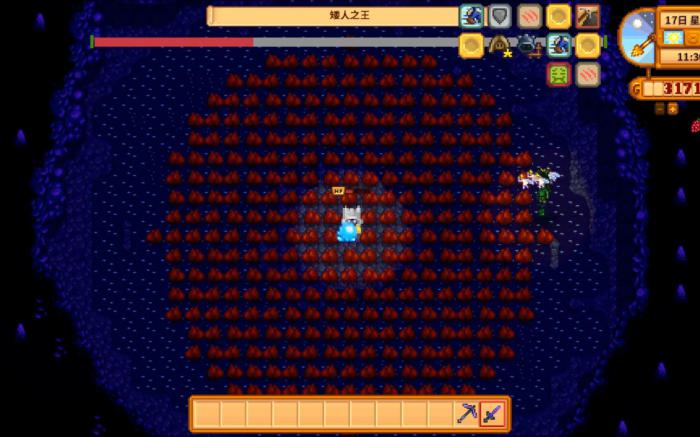Select the pickaxe slot in the hotbar
700x437 pixels.
pos(467,414)
